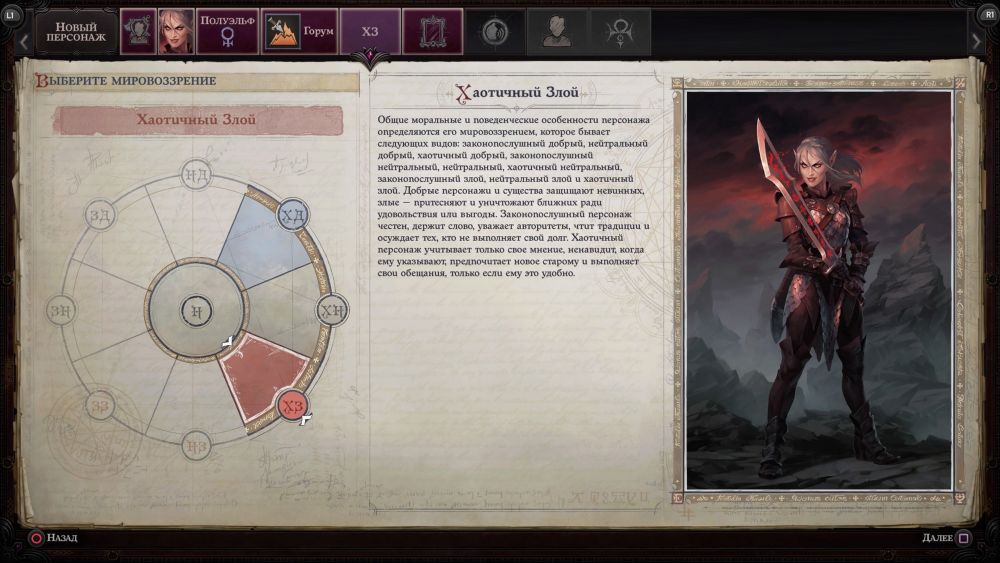
Task: Open the ХЗ alignment step tab
Action: pos(370,31)
